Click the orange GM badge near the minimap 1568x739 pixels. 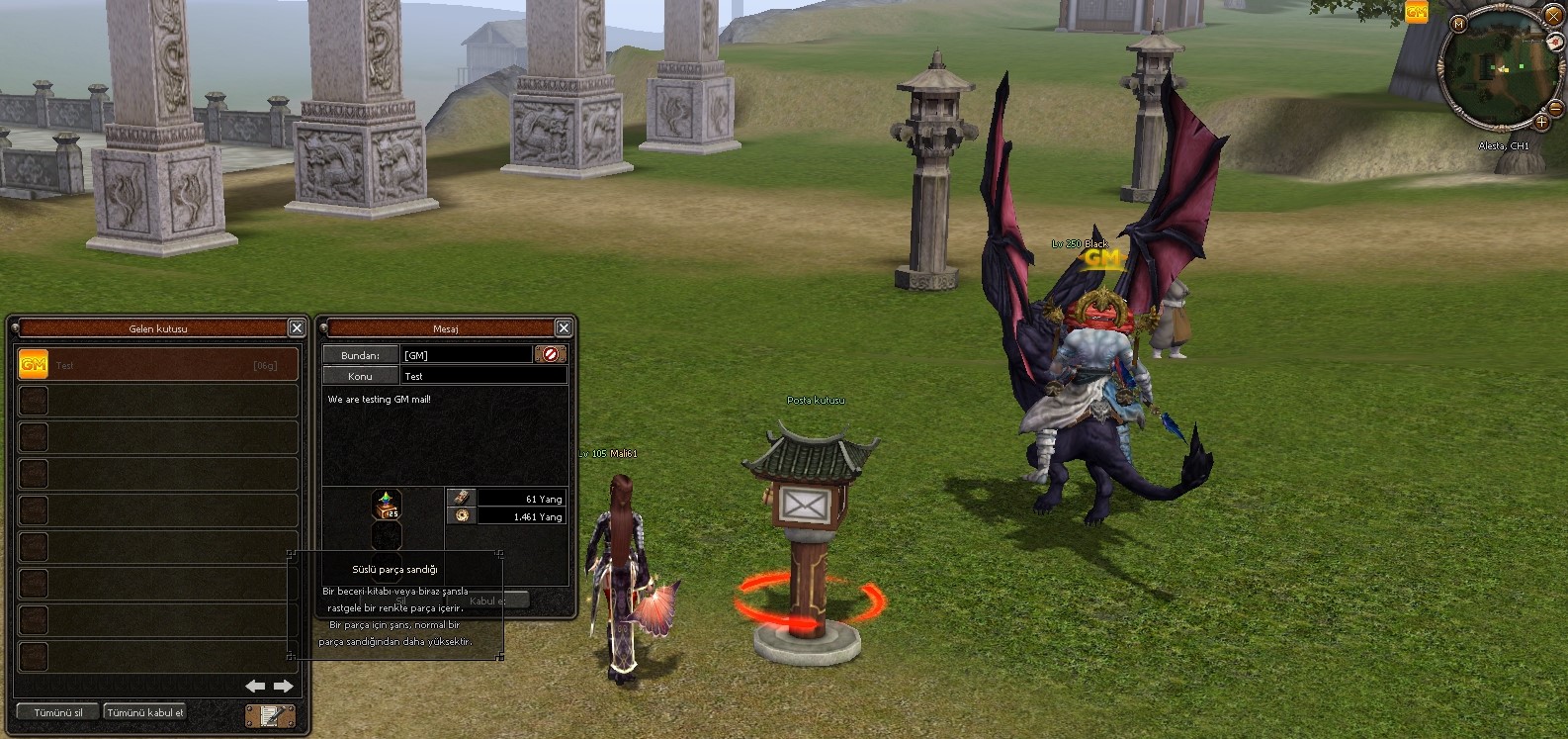(1417, 12)
